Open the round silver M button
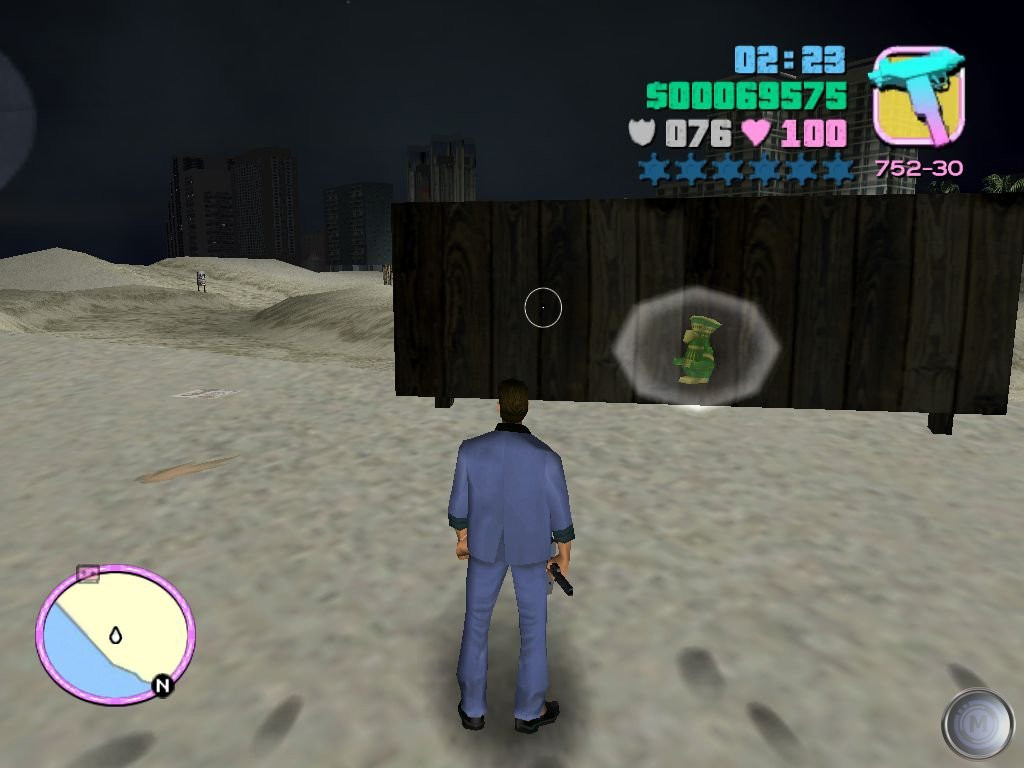1024x768 pixels. 977,723
